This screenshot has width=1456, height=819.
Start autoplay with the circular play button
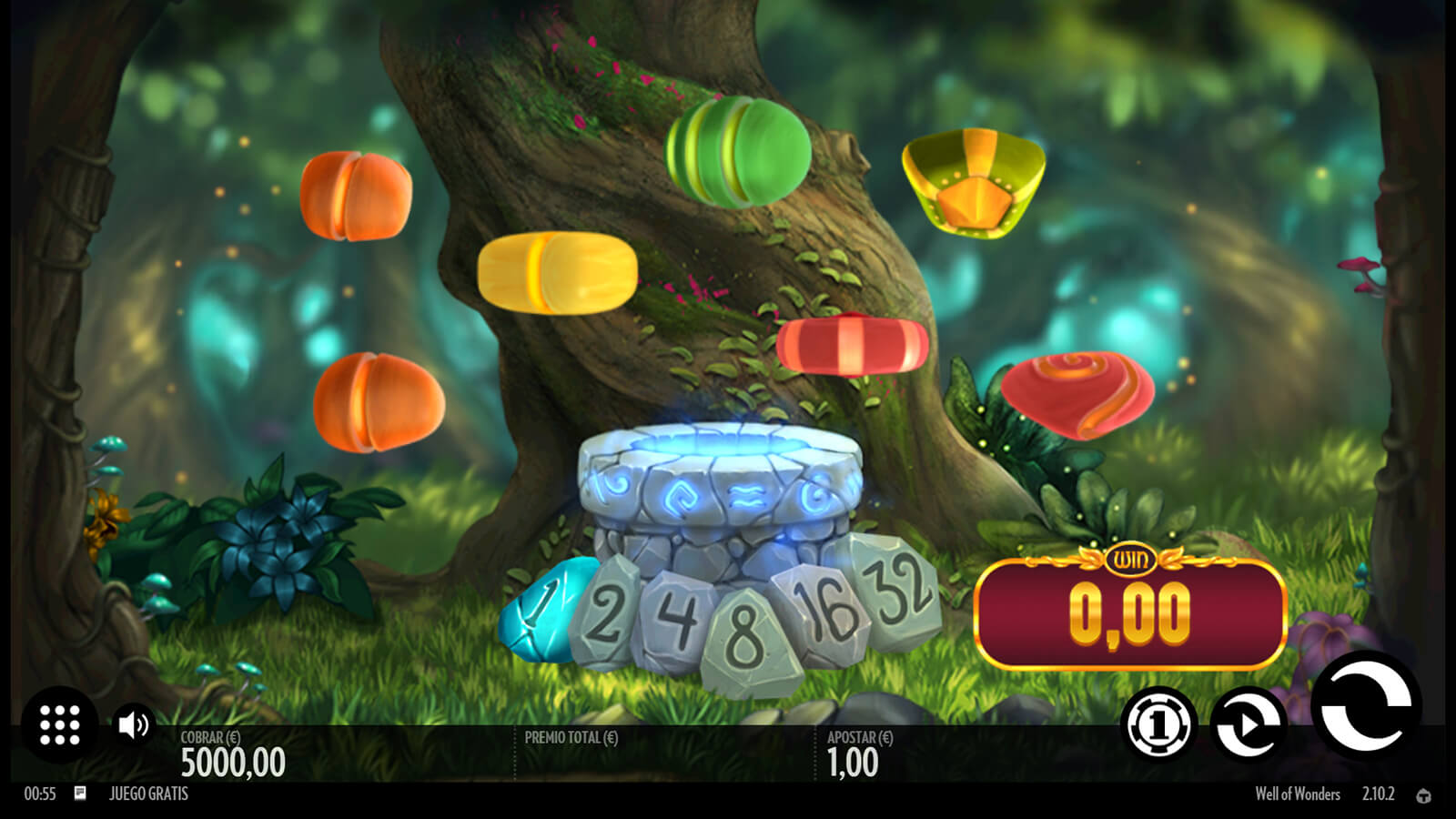point(1249,724)
